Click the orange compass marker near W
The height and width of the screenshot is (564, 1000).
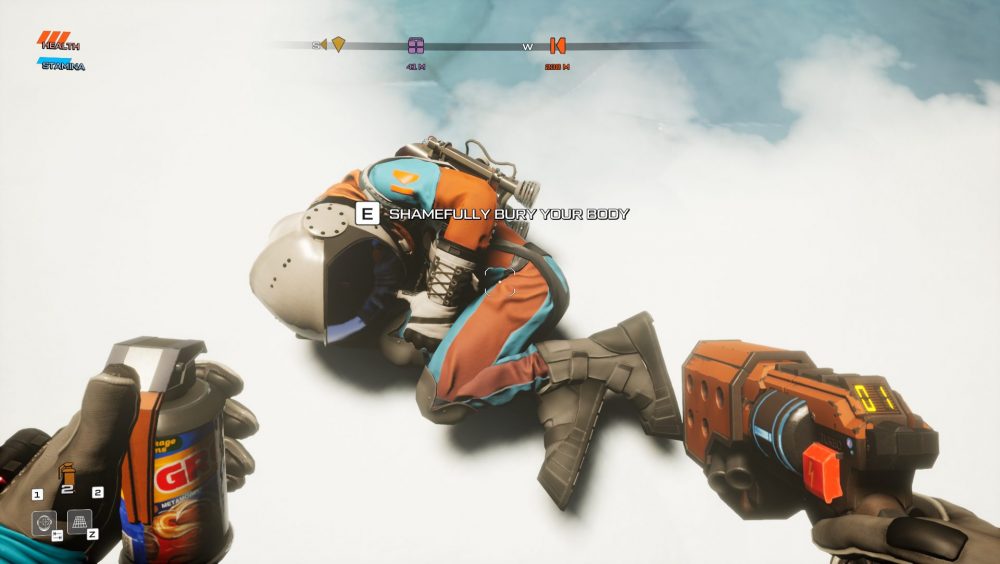tap(557, 45)
